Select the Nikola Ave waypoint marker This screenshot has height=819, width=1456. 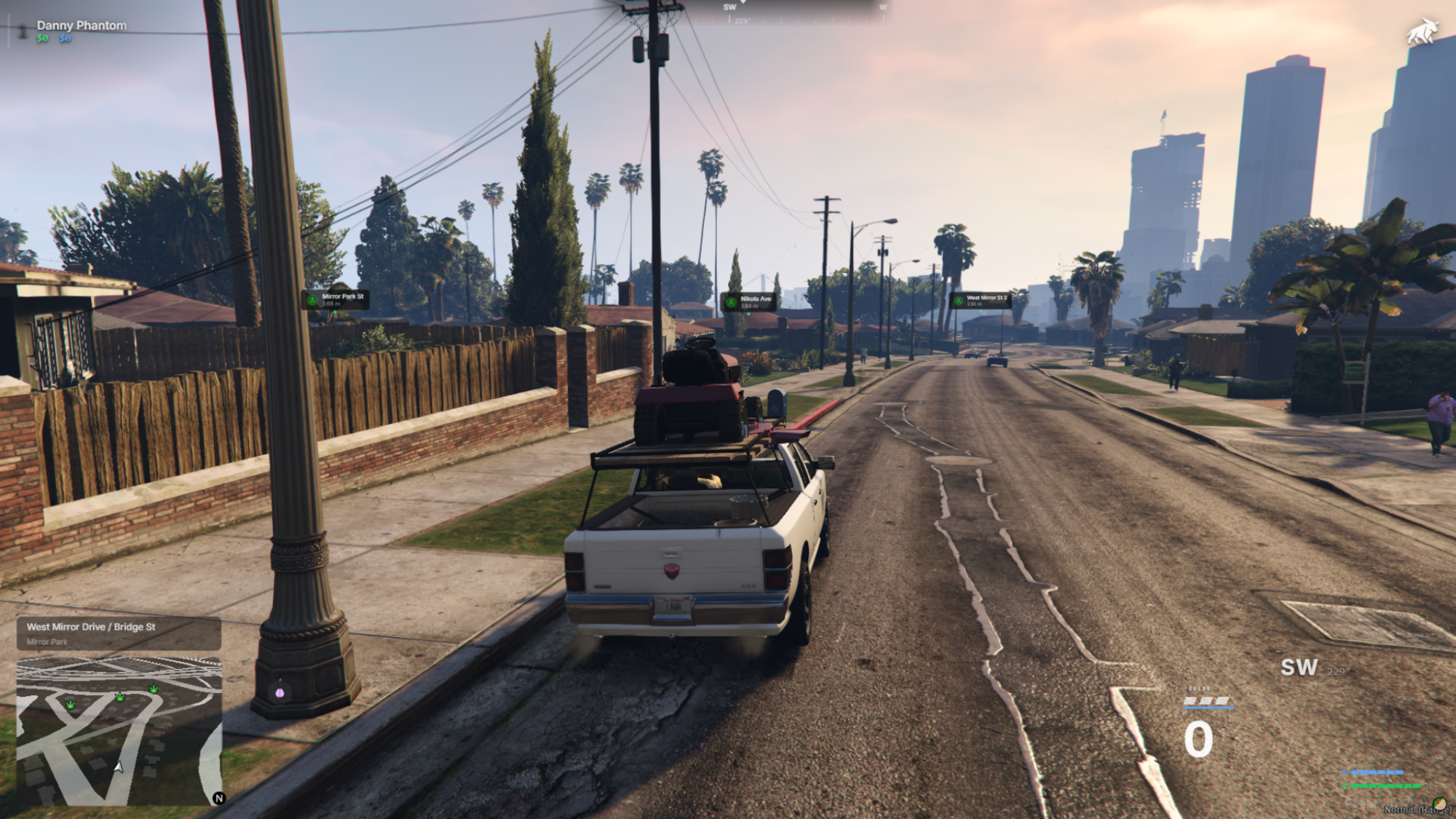coord(748,301)
